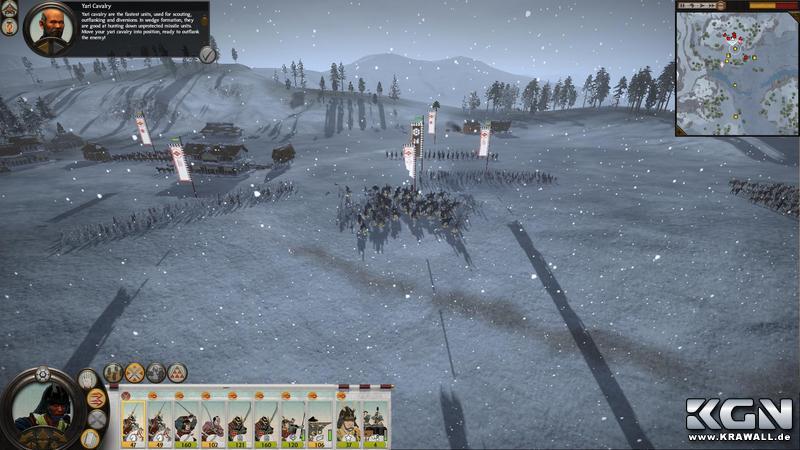Activate the triangle formation ability button
Image resolution: width=800 pixels, height=450 pixels.
(x=177, y=373)
